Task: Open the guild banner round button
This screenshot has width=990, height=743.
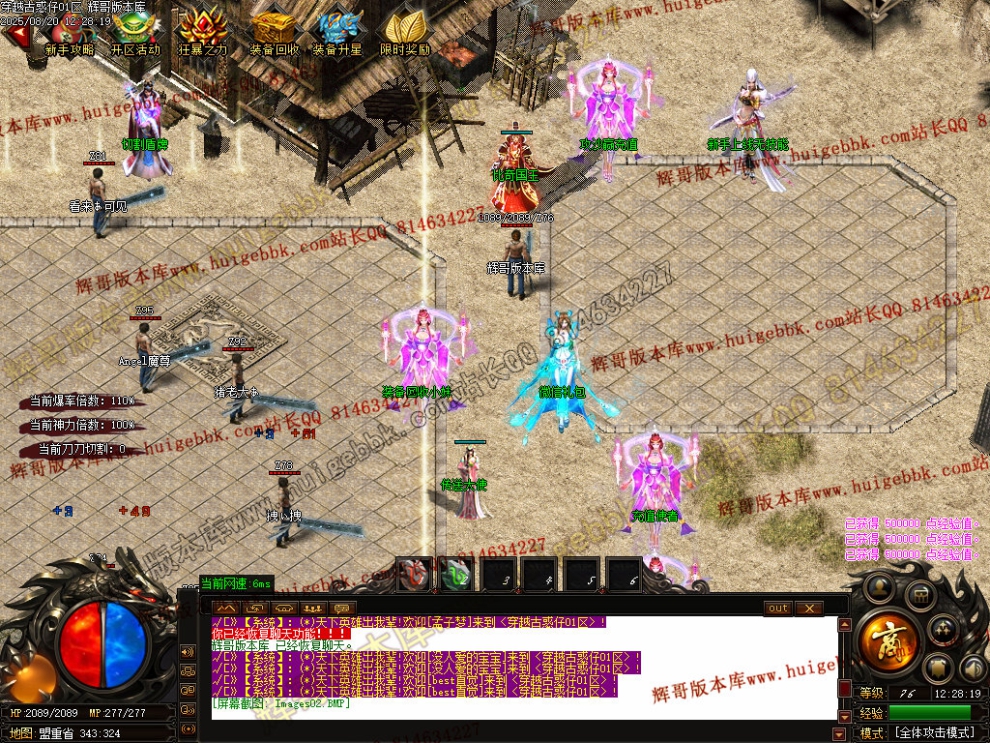Action: pyautogui.click(x=938, y=667)
